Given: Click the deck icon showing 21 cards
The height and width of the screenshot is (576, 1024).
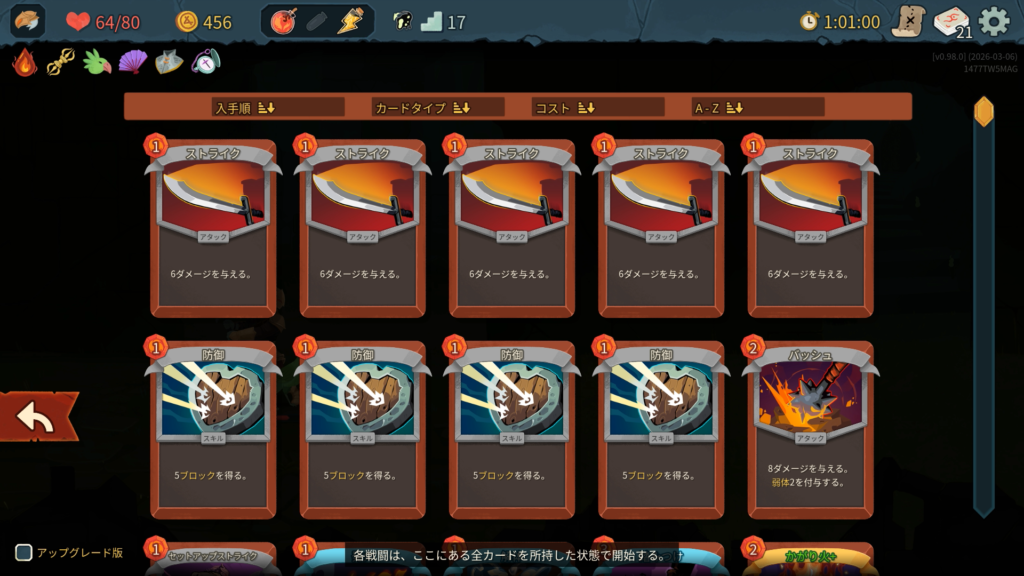Looking at the screenshot, I should click(951, 22).
